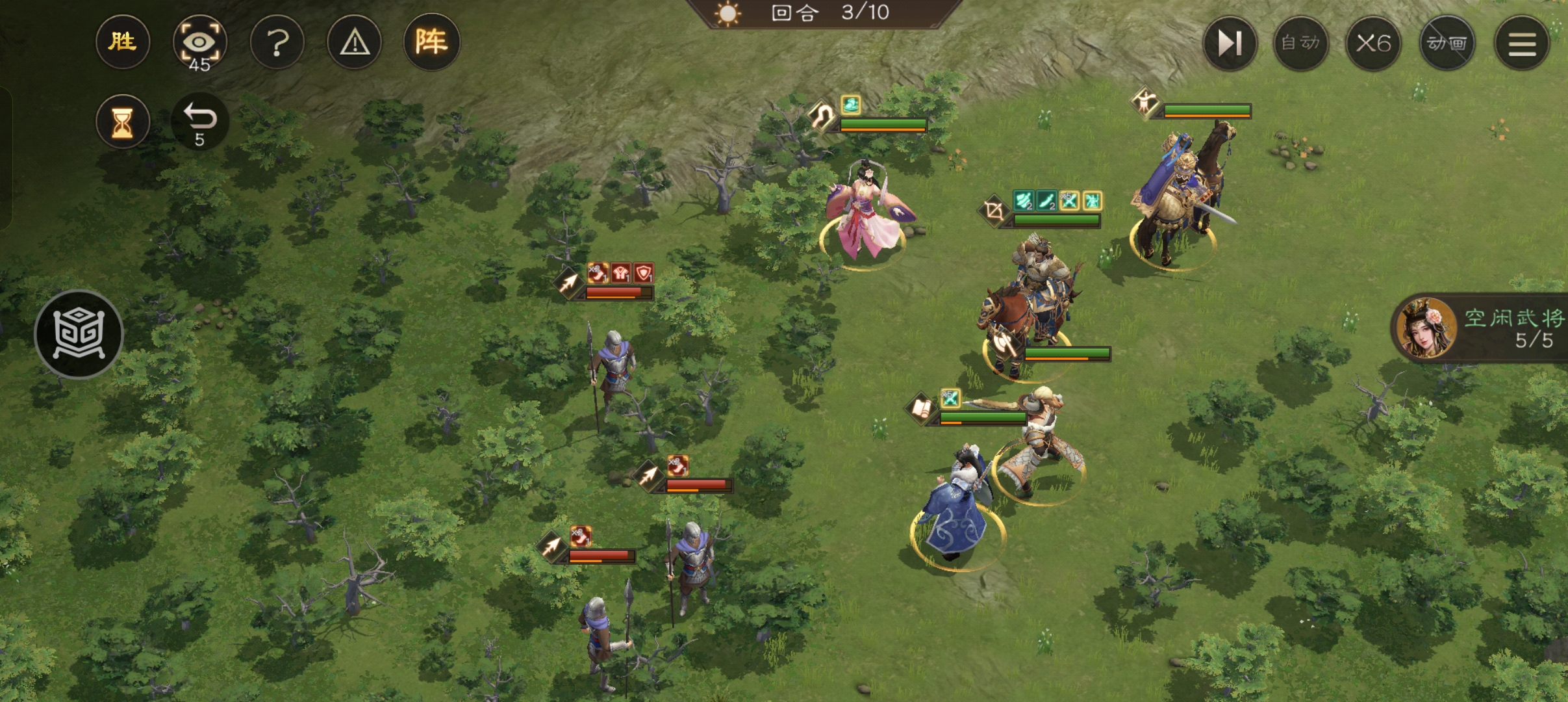Change the X6 battle speed

(x=1373, y=44)
